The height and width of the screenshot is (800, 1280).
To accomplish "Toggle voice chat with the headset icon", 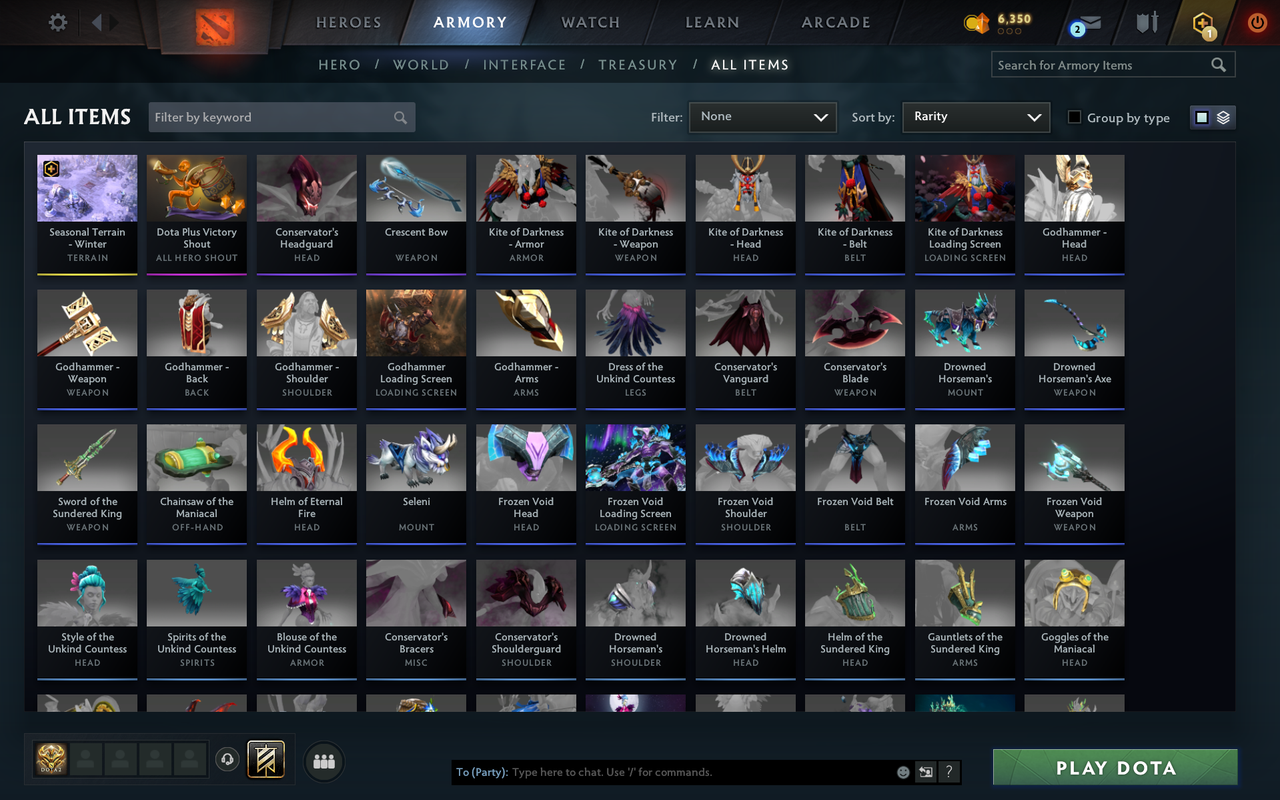I will click(x=228, y=761).
